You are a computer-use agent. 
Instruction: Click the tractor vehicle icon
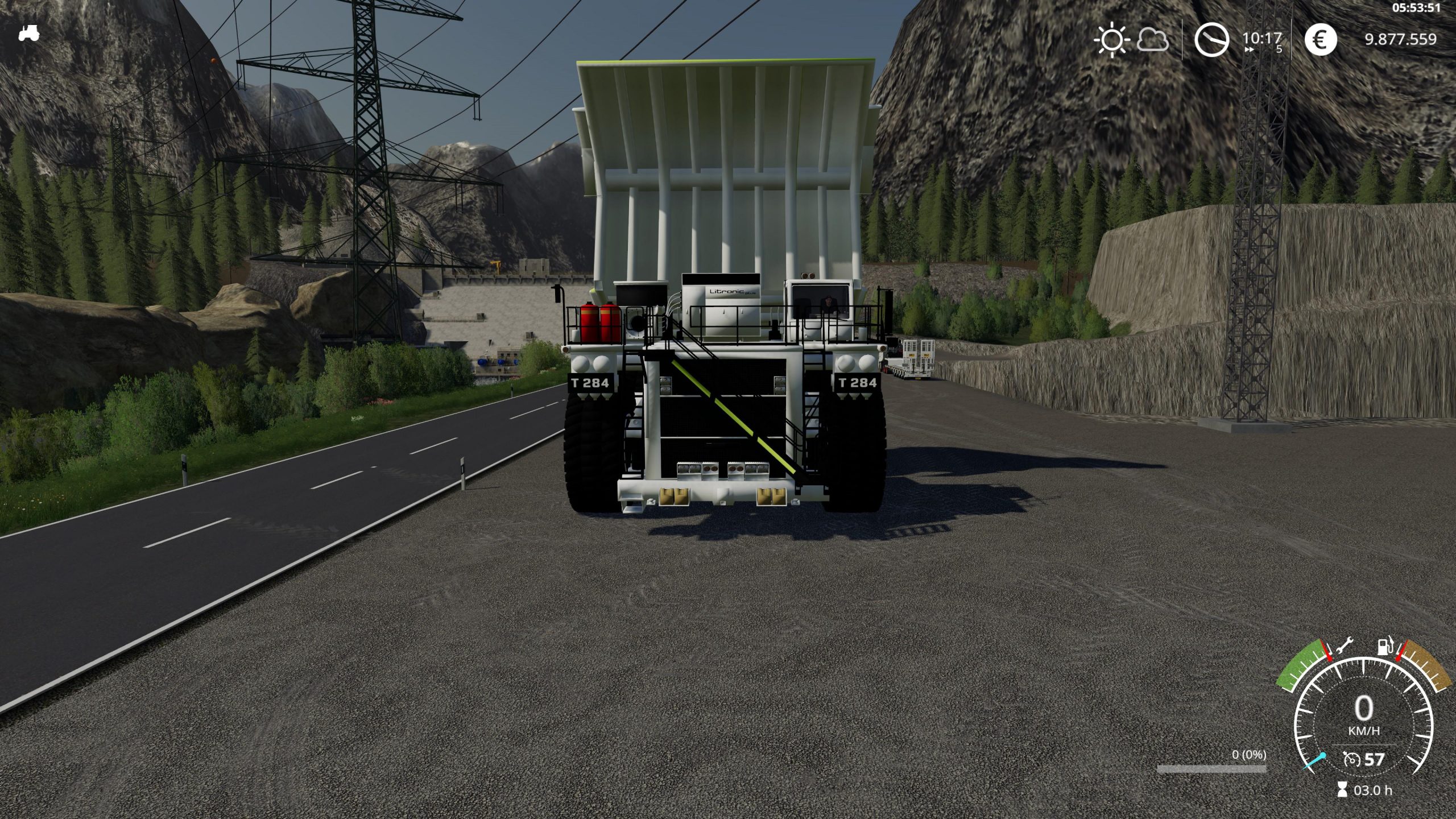click(28, 32)
